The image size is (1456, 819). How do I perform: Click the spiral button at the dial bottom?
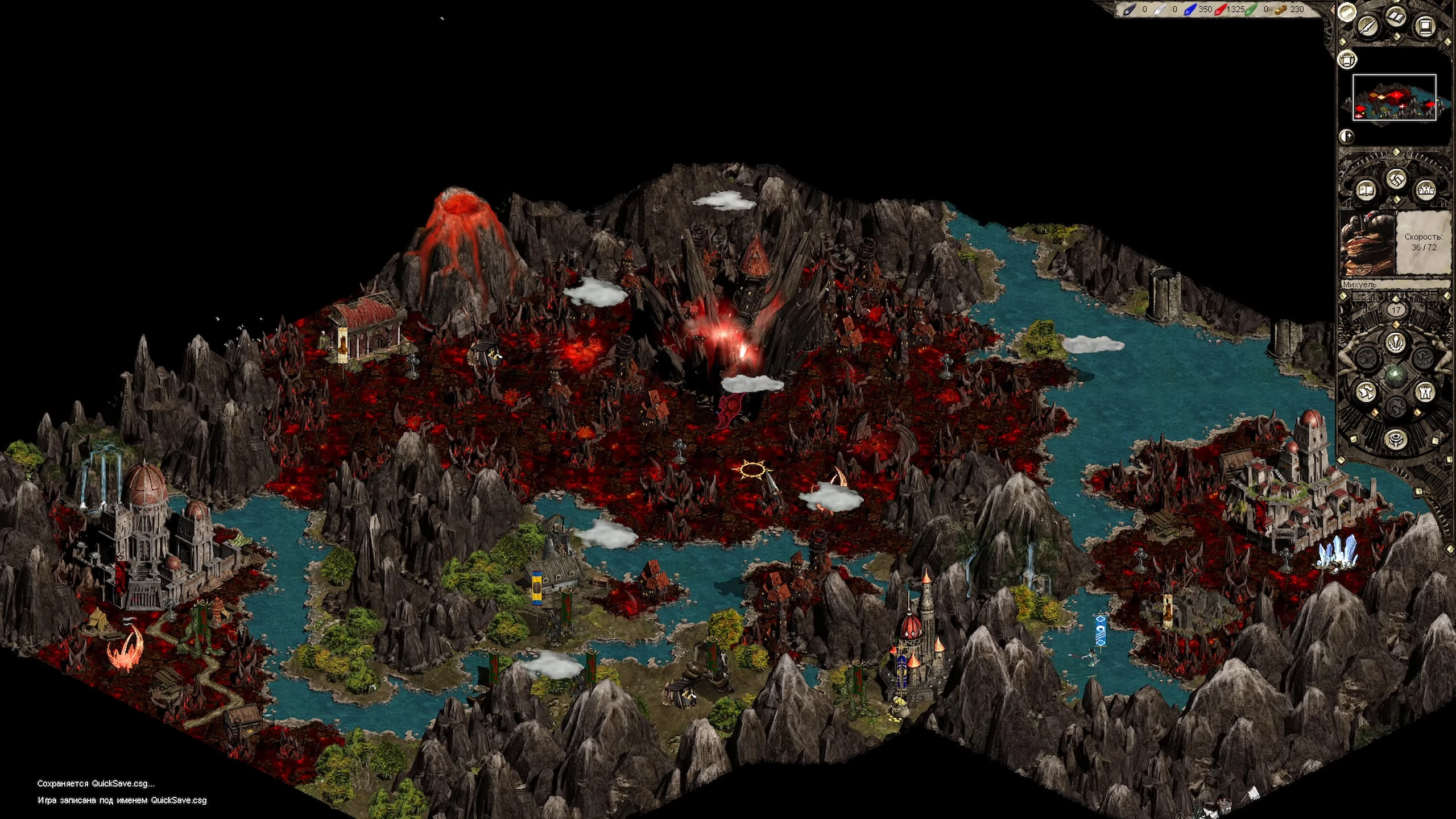(1395, 439)
